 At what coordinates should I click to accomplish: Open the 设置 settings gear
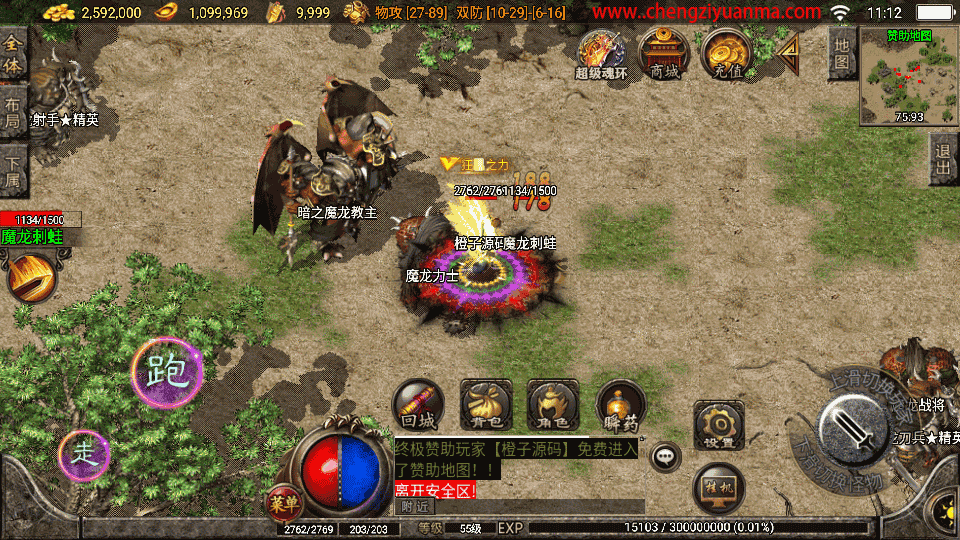pos(718,424)
